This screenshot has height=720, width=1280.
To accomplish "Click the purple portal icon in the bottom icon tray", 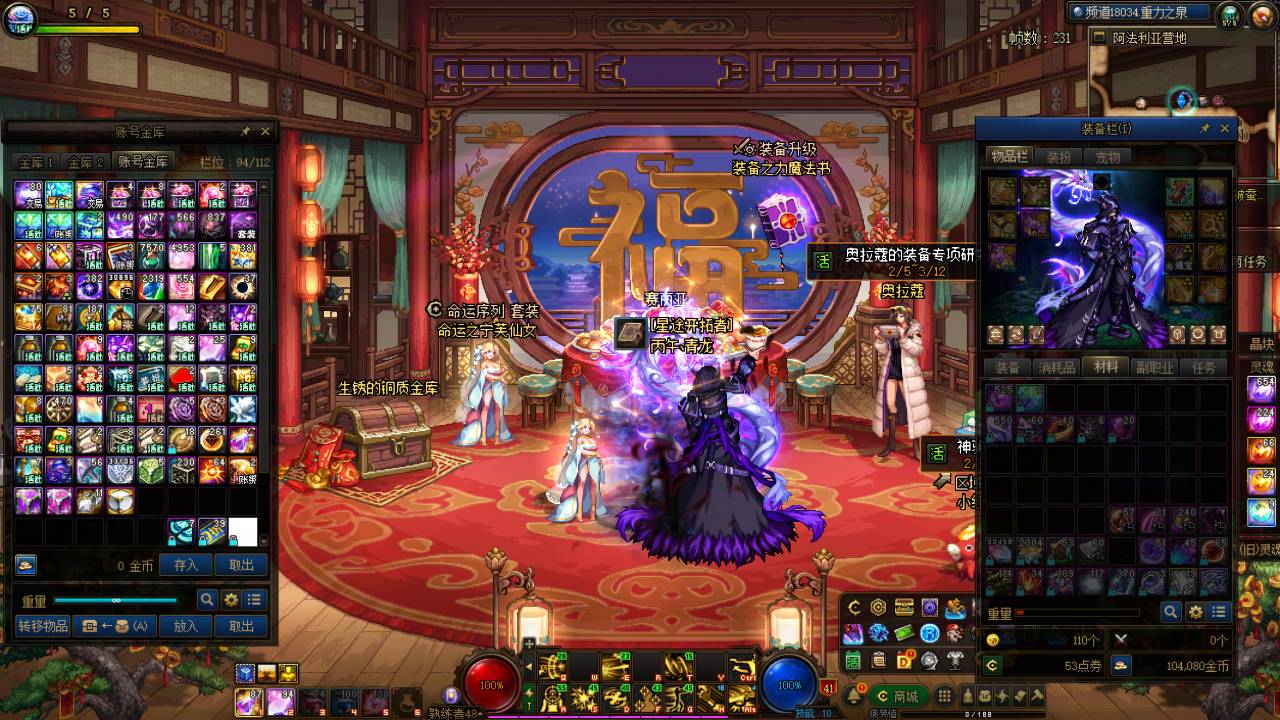I will coord(930,607).
